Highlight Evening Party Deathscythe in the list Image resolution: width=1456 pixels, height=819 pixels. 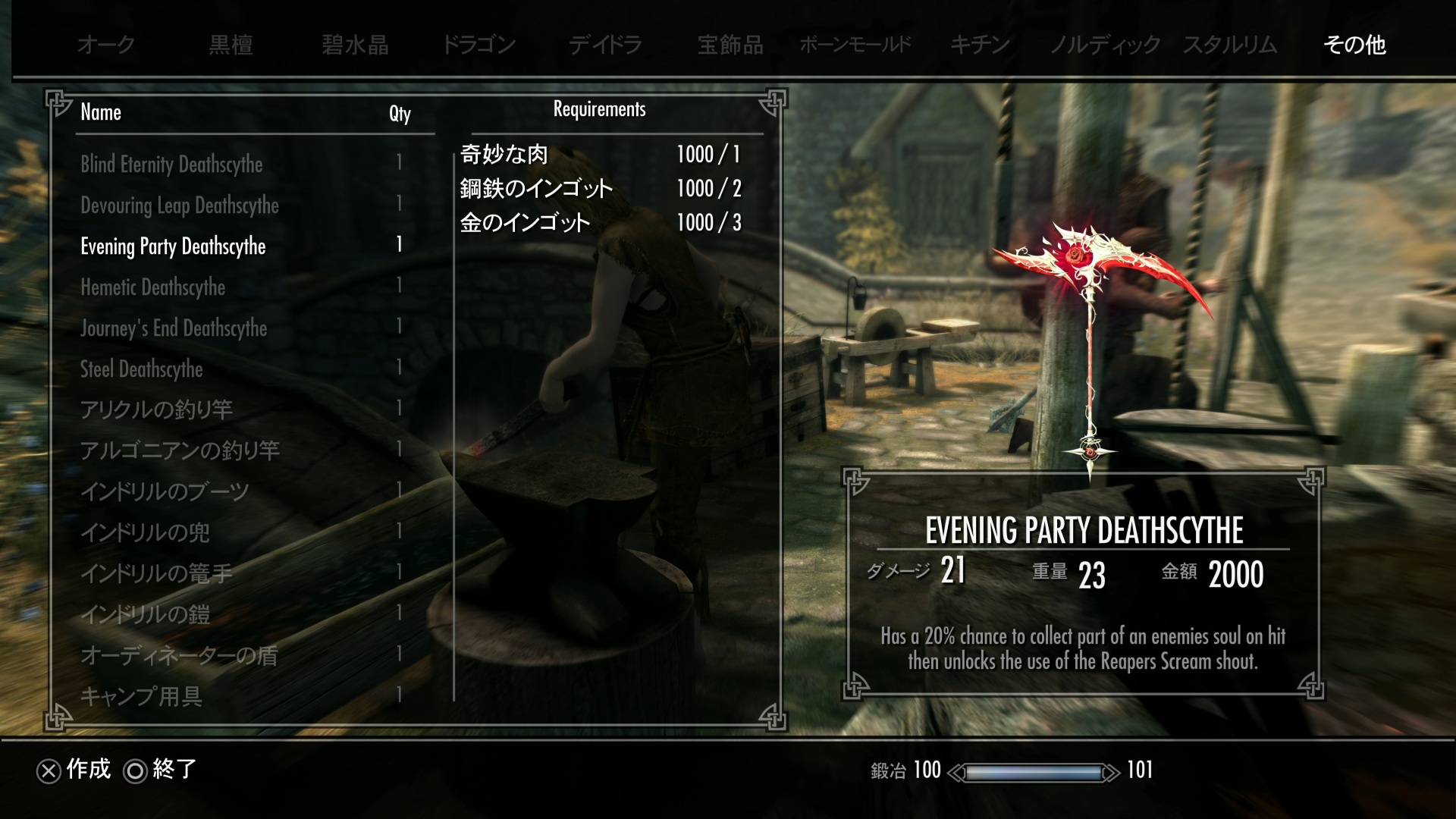(x=173, y=246)
